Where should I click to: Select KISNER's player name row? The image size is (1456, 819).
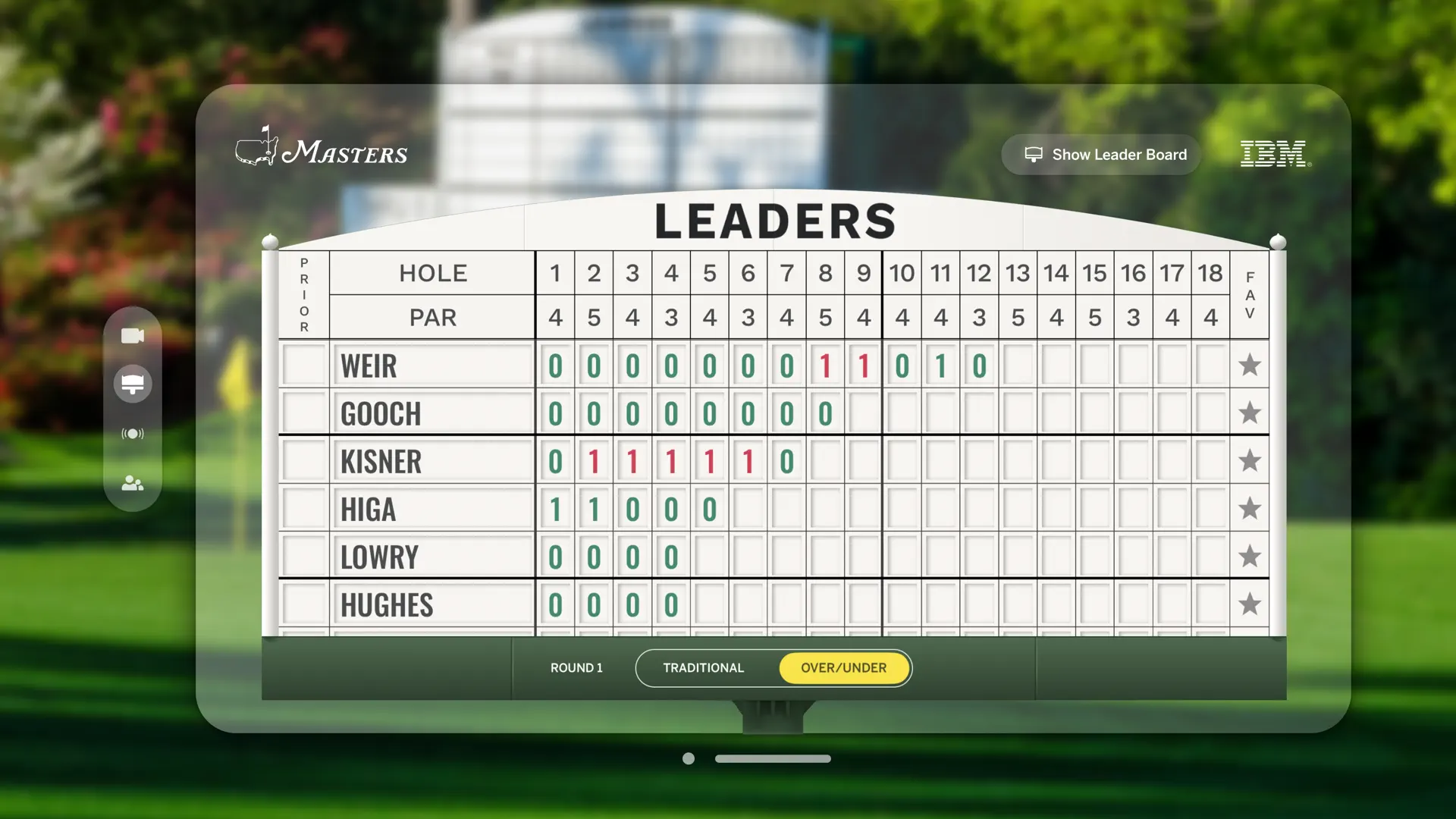tap(382, 460)
